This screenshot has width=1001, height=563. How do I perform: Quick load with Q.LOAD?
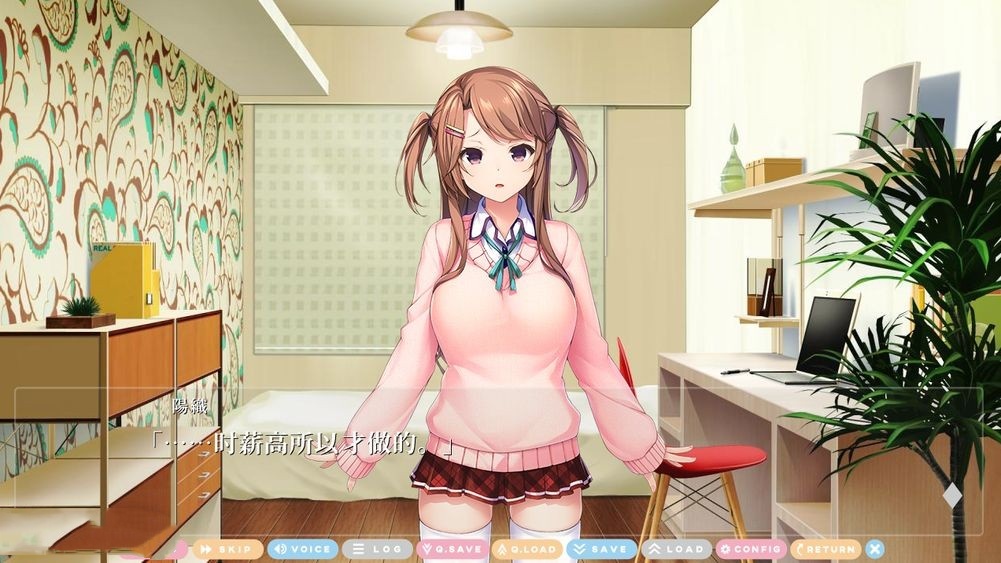click(528, 549)
